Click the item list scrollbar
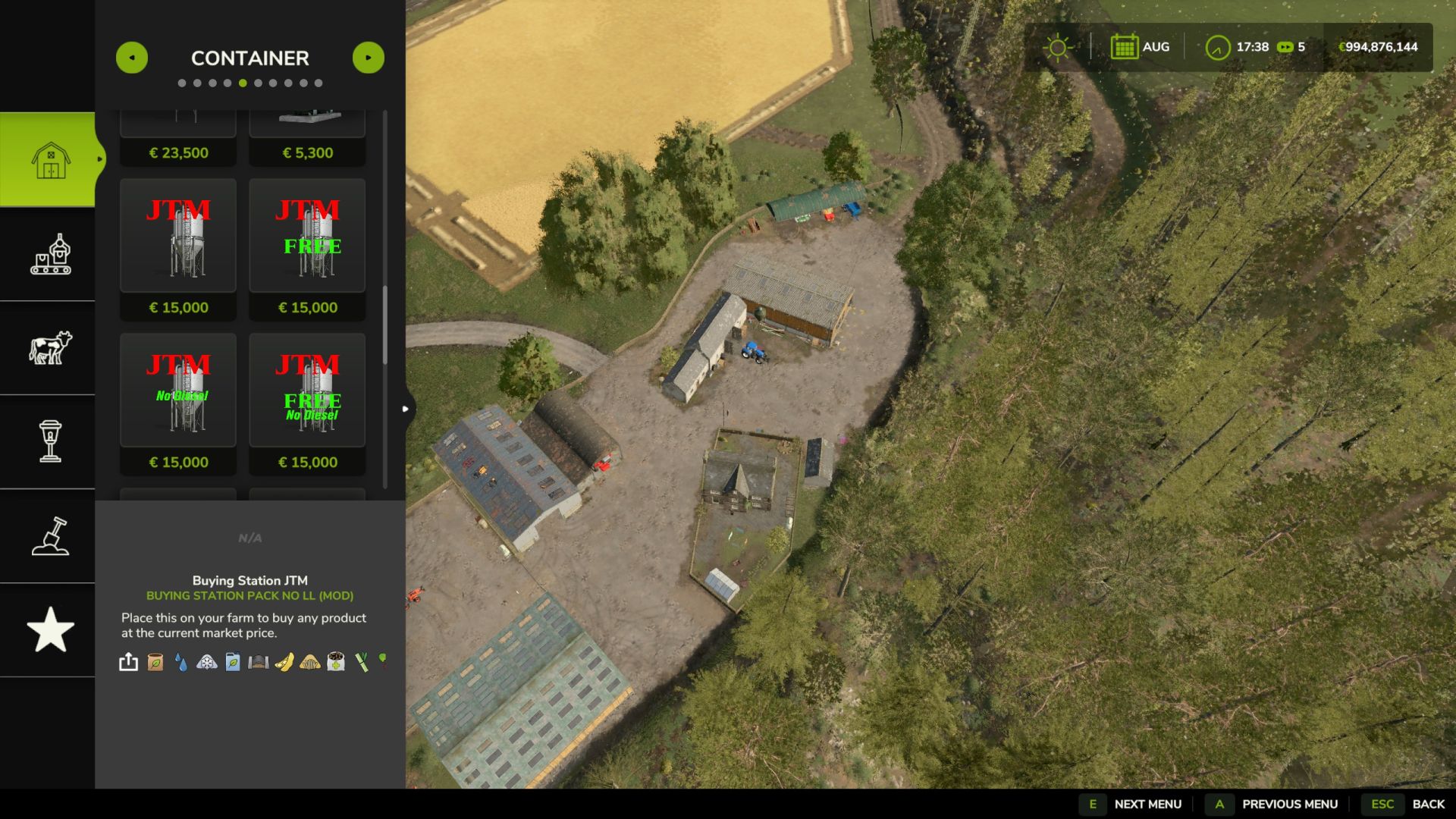Viewport: 1456px width, 819px height. [385, 326]
